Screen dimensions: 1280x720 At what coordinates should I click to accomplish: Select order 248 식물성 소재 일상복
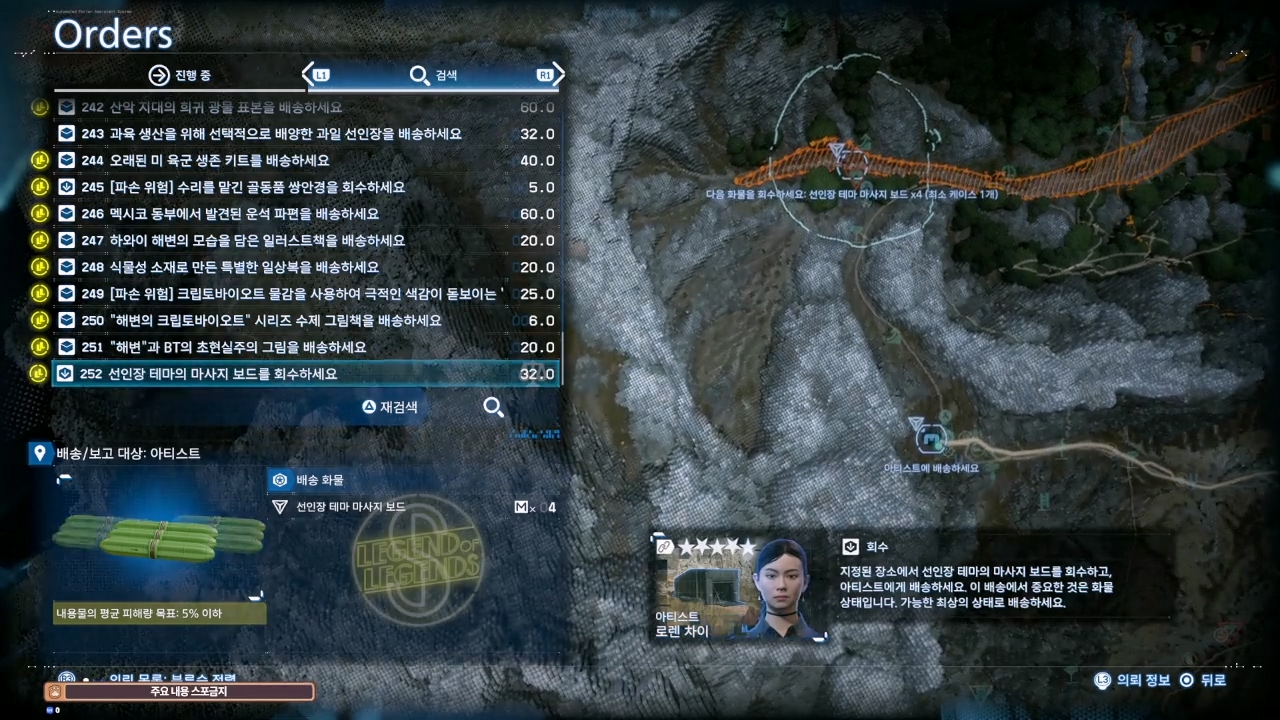230,267
